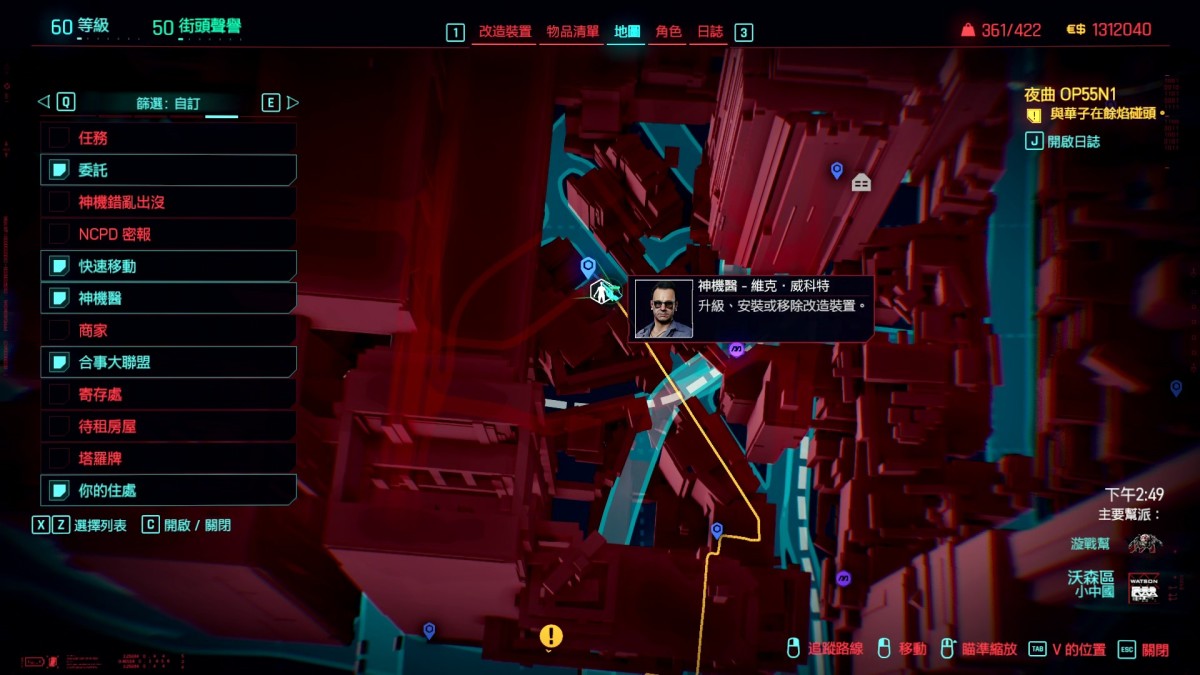Select the ripperdoc marker on the map

(601, 292)
